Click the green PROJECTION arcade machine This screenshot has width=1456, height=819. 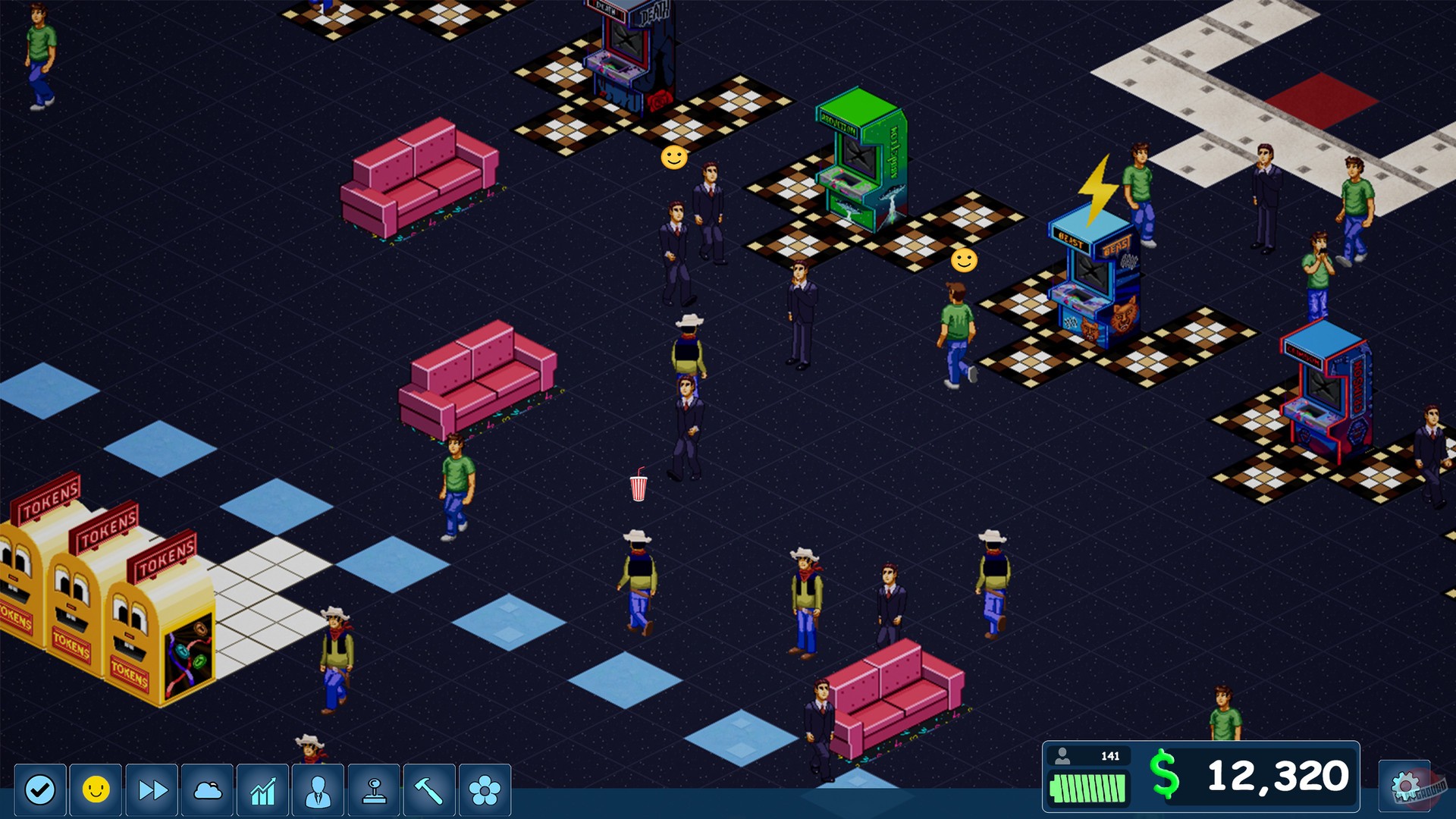(x=860, y=159)
